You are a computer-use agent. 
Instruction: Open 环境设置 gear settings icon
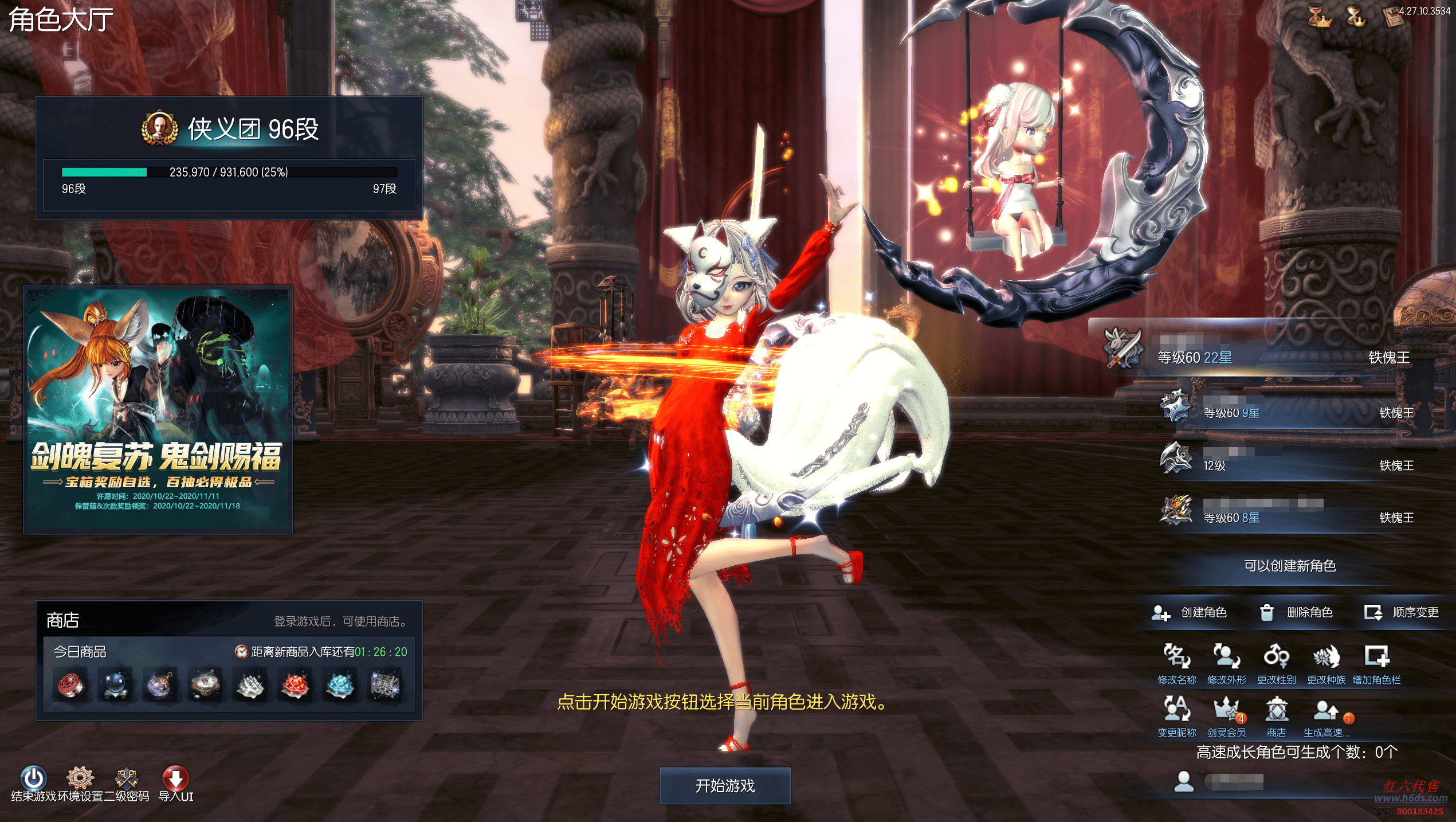80,778
